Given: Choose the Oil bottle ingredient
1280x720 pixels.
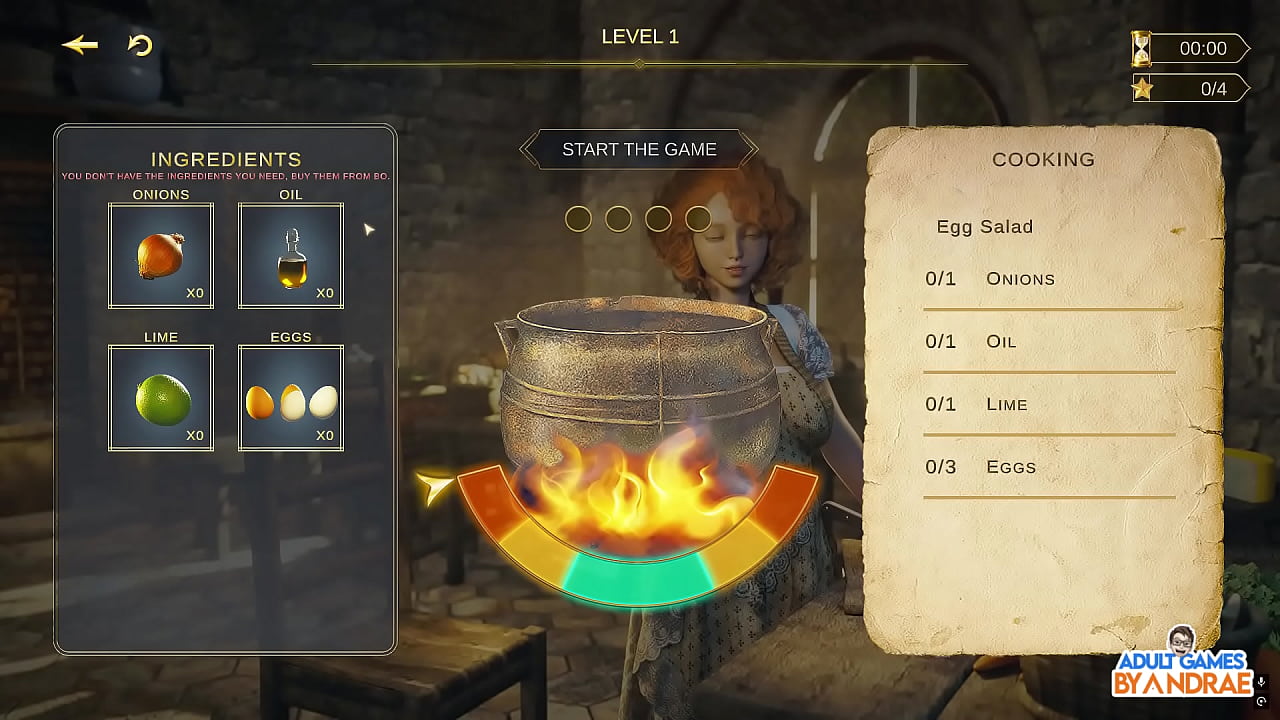Looking at the screenshot, I should point(291,256).
